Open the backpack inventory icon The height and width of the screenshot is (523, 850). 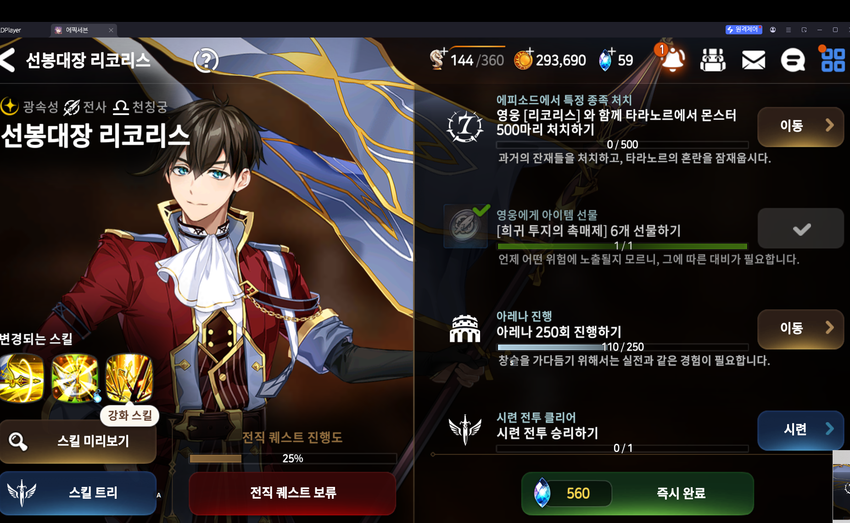click(713, 60)
